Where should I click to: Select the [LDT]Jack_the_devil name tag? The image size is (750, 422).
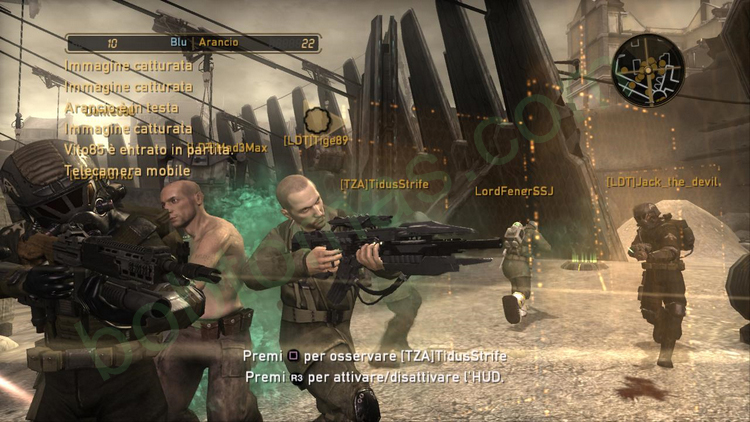[663, 182]
